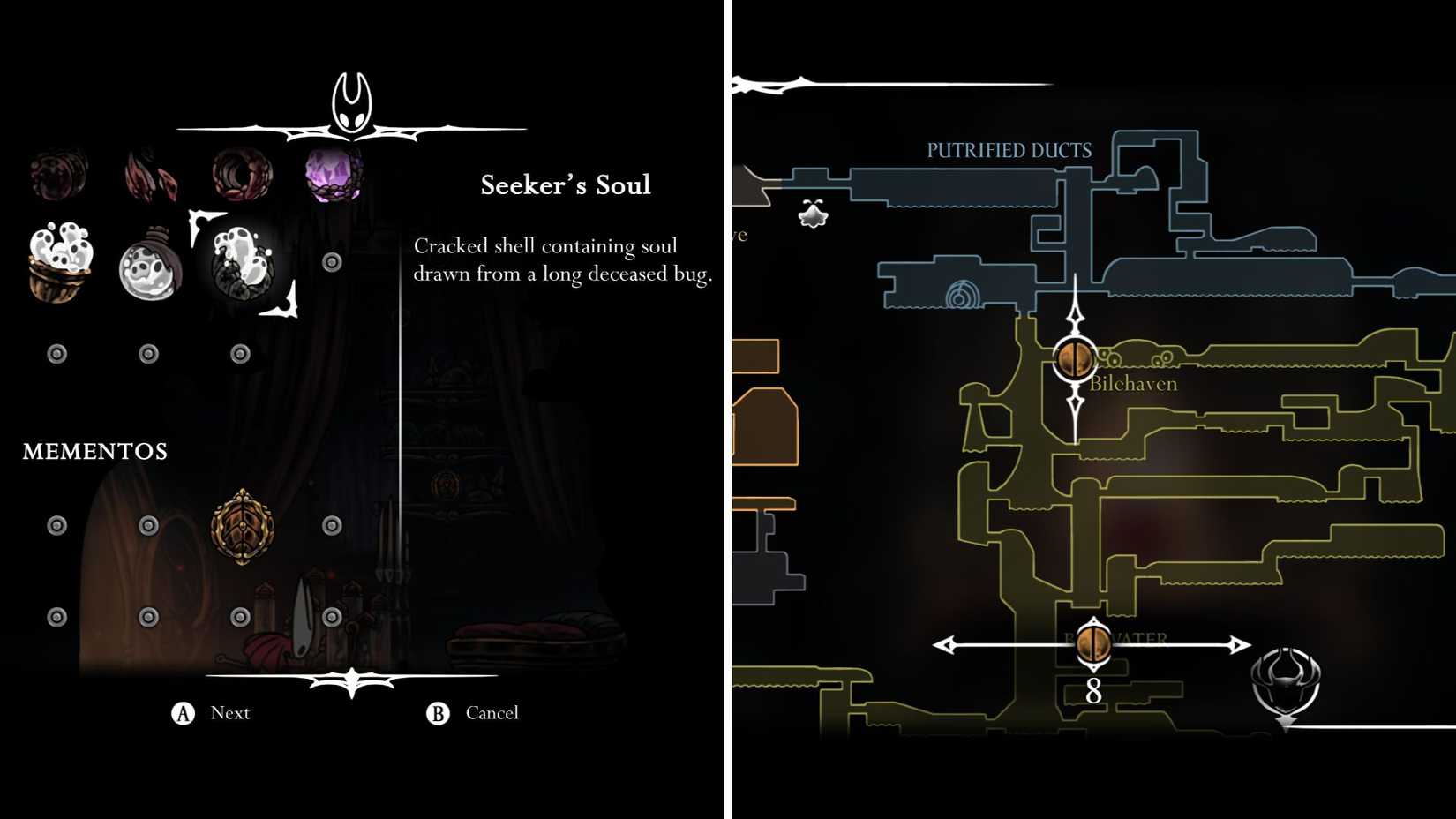Open the MEMENTOS section heading
The width and height of the screenshot is (1456, 819).
pos(94,451)
